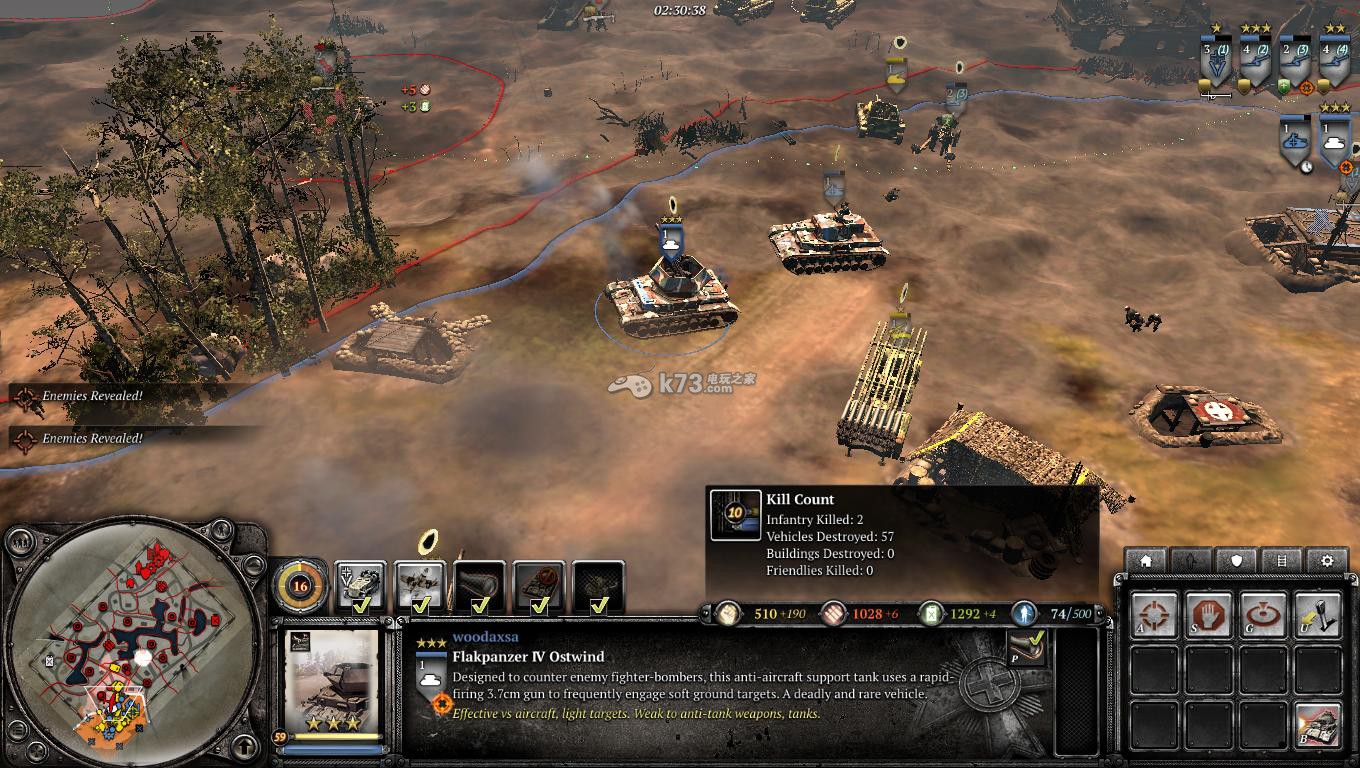Viewport: 1360px width, 768px height.
Task: Activate the aircraft commander ability
Action: coord(419,586)
